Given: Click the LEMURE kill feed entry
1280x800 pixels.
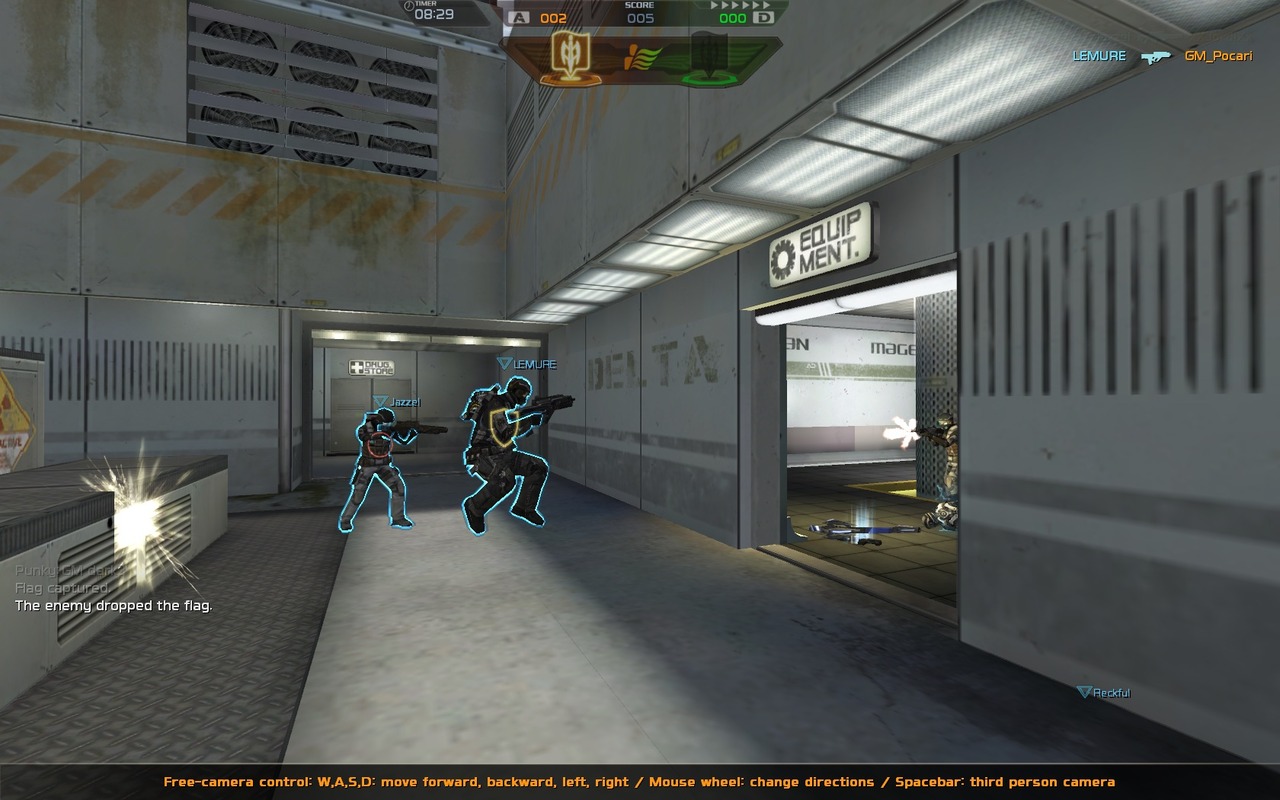Looking at the screenshot, I should [1099, 56].
